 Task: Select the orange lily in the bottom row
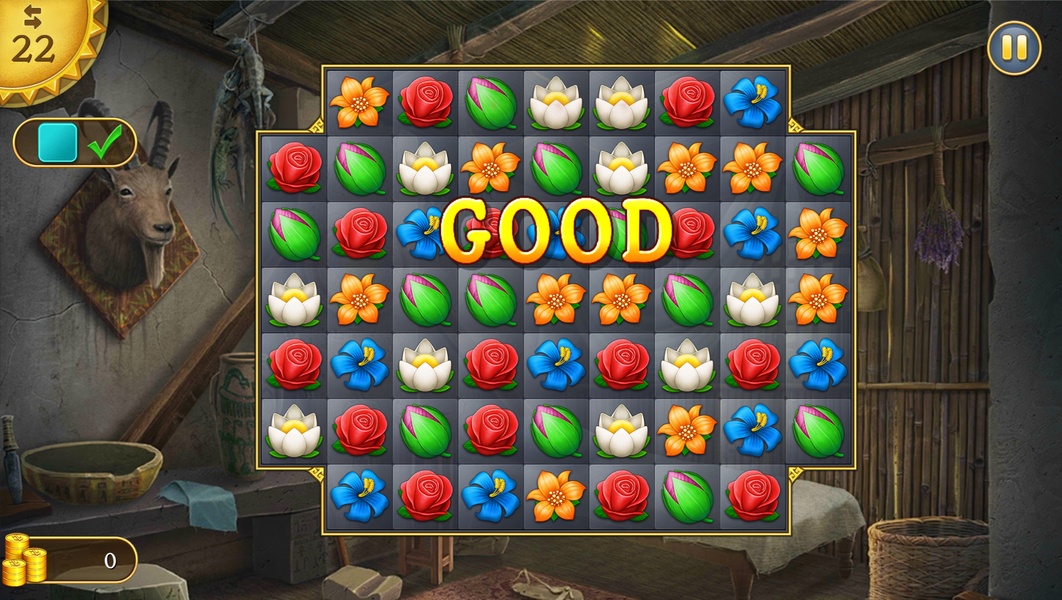click(x=556, y=495)
